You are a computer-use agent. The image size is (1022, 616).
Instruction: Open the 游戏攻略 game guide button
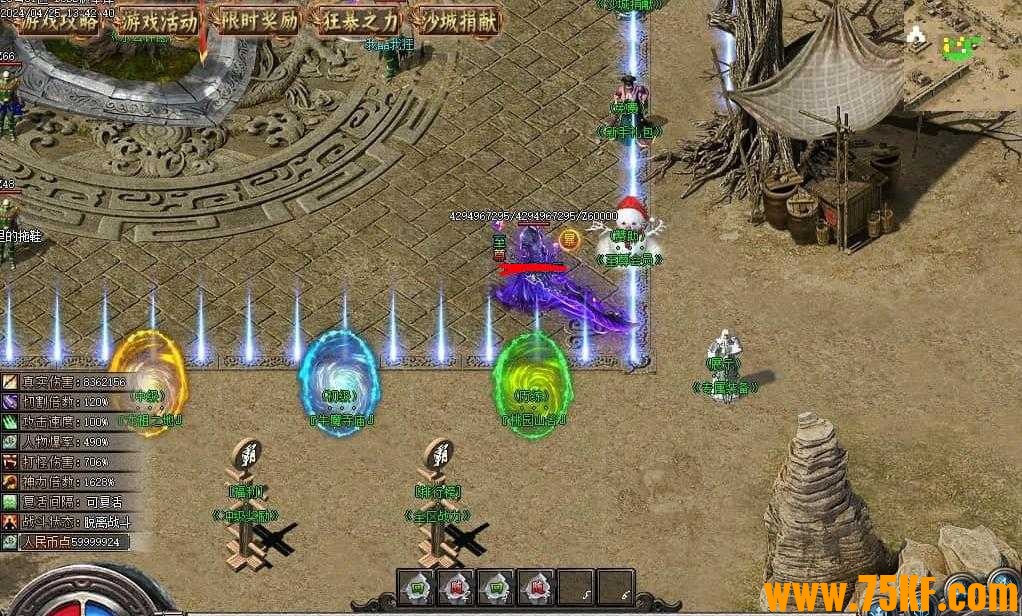click(57, 20)
